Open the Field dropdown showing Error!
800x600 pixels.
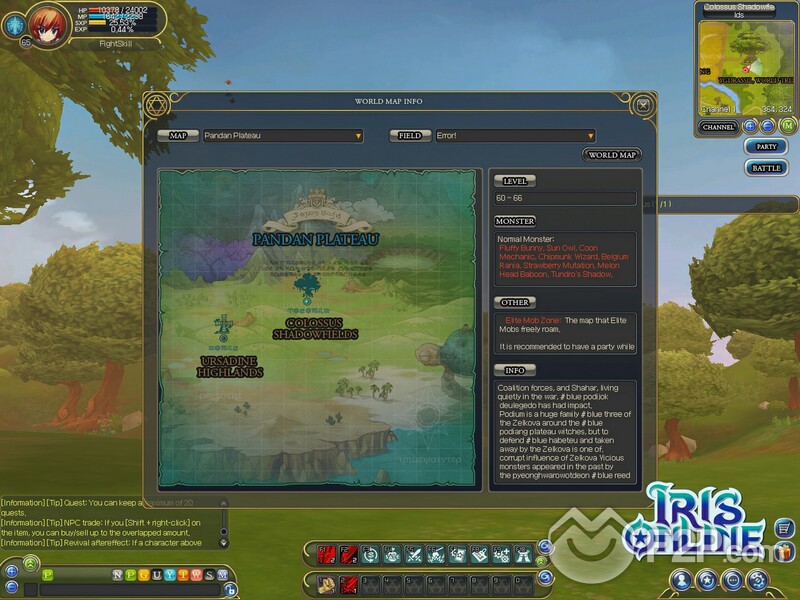[515, 136]
